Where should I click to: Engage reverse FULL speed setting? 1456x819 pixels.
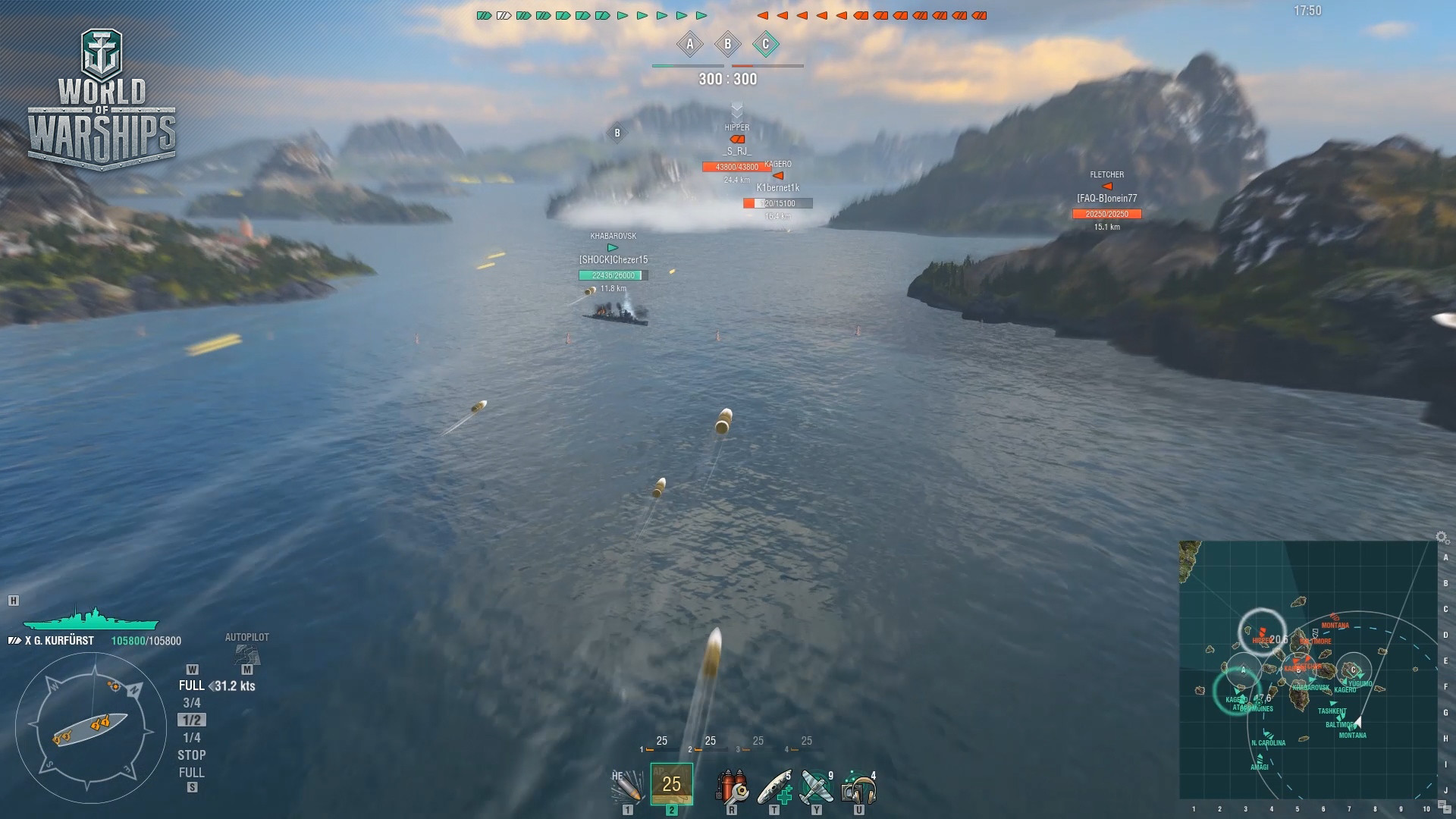point(193,773)
